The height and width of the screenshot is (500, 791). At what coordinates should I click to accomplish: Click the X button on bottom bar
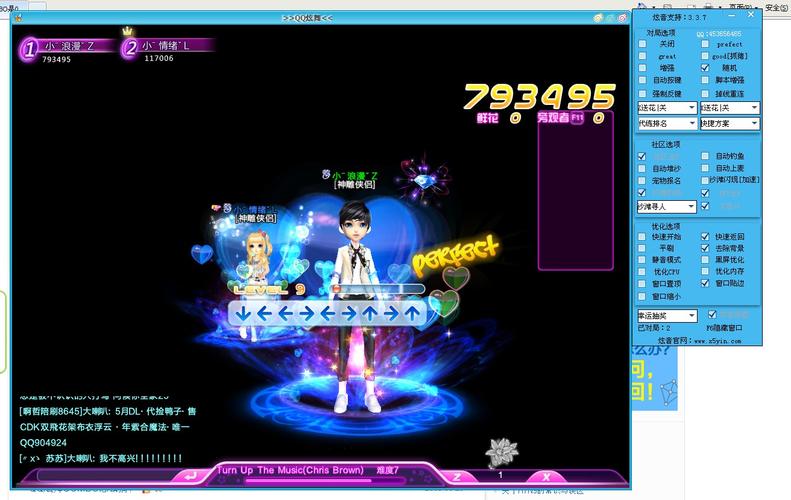pos(543,477)
